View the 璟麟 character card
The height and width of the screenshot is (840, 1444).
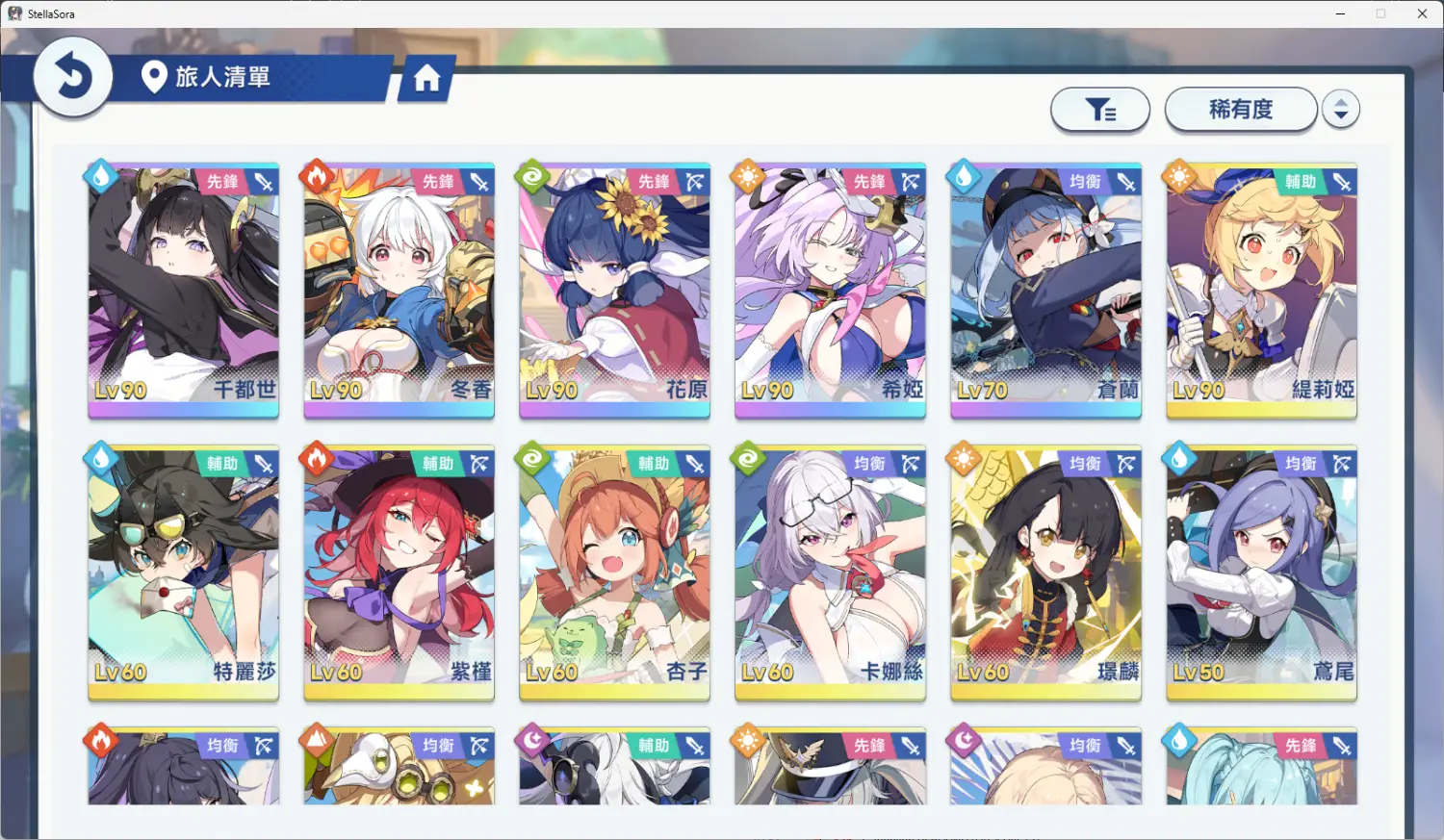(x=1045, y=571)
